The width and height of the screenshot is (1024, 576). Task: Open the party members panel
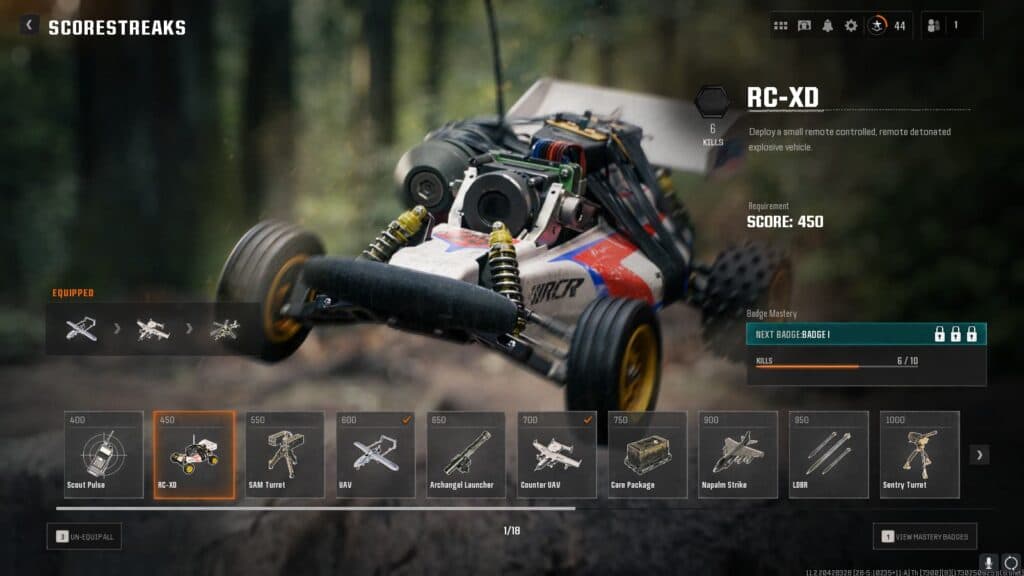point(951,26)
